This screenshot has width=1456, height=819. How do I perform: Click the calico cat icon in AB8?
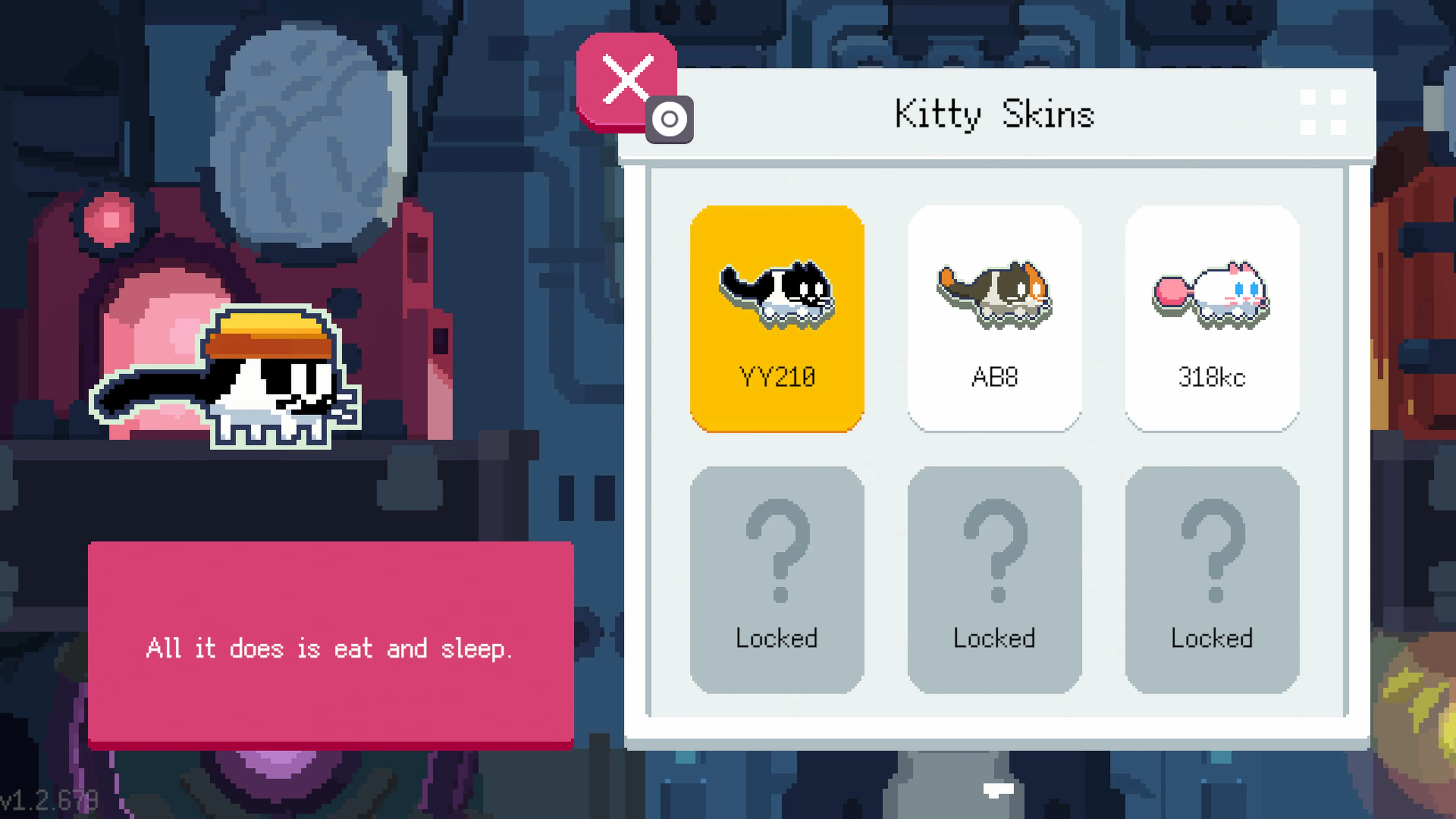[x=995, y=294]
